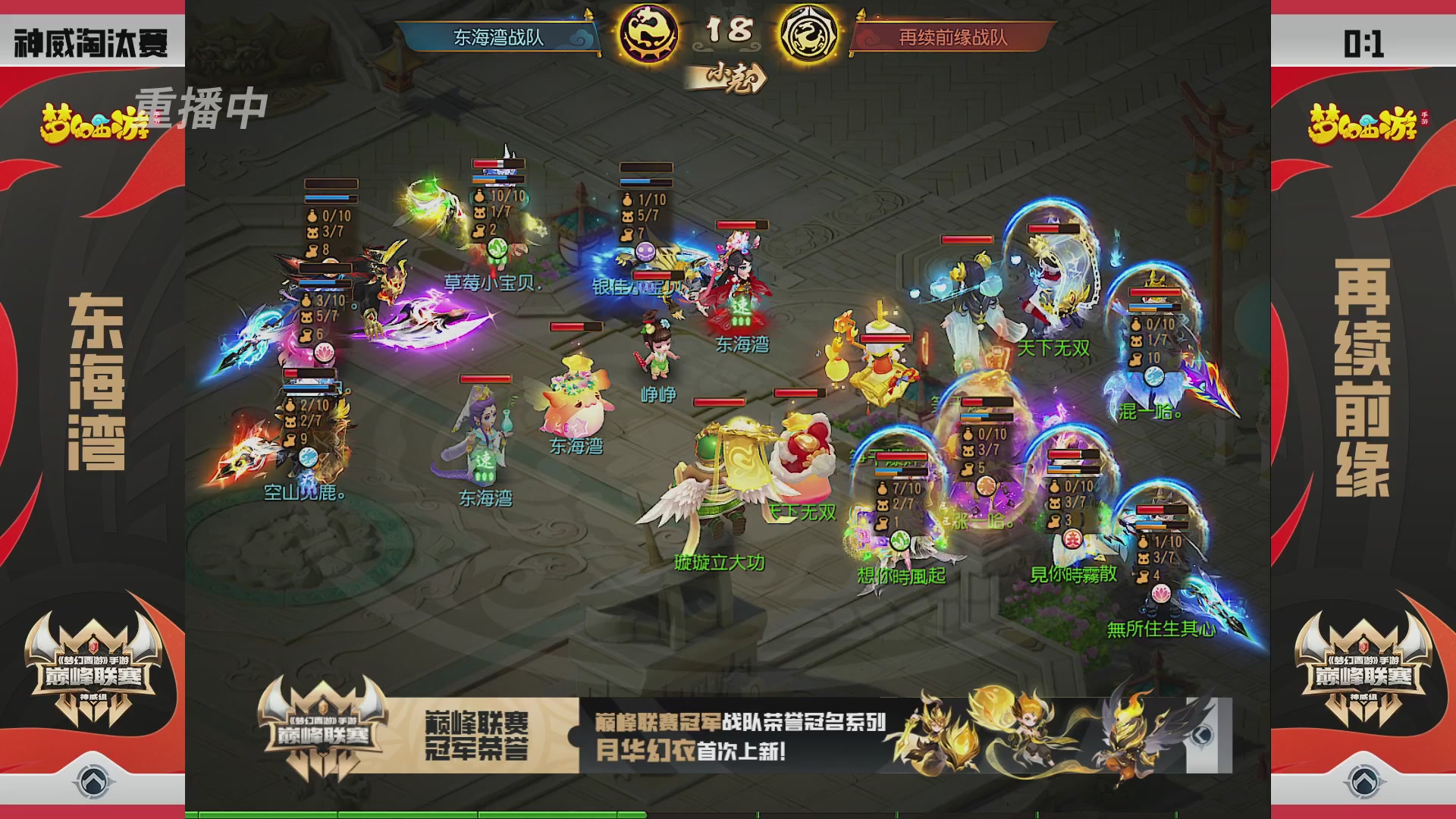Click the snowflake status icon near 混一哈

tap(1154, 378)
